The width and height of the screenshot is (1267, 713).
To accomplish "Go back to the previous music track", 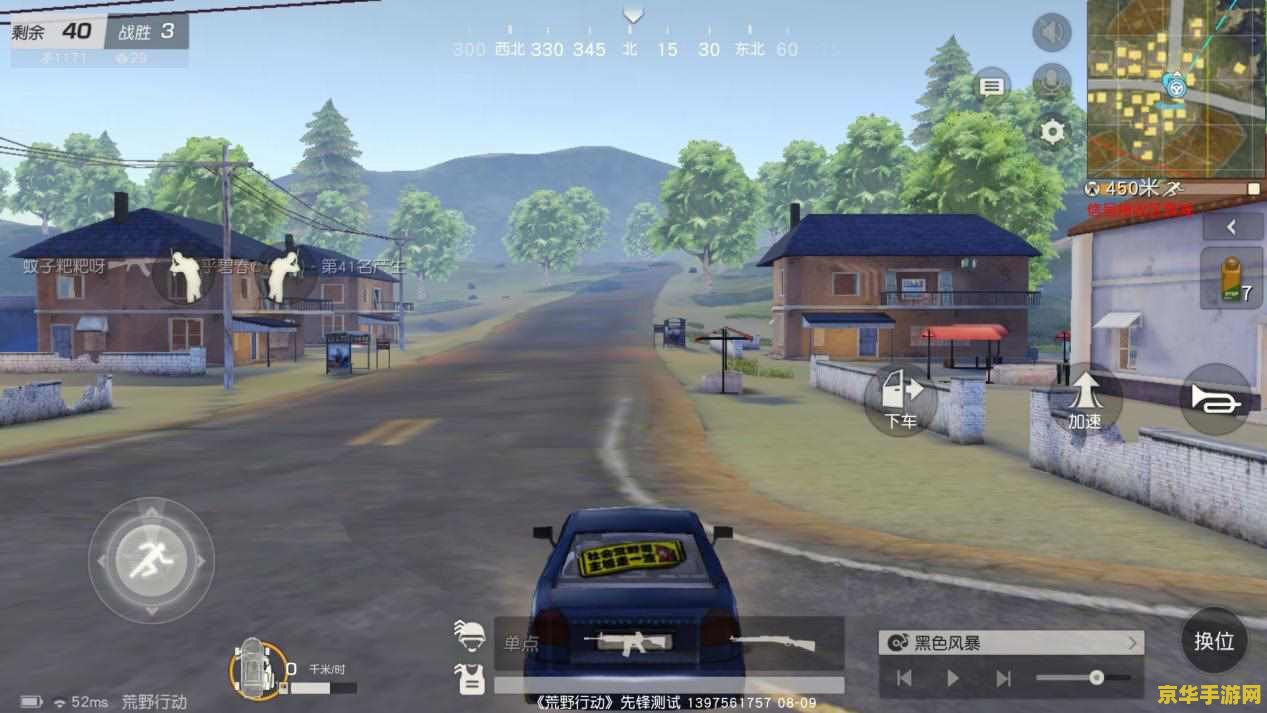I will click(x=904, y=679).
